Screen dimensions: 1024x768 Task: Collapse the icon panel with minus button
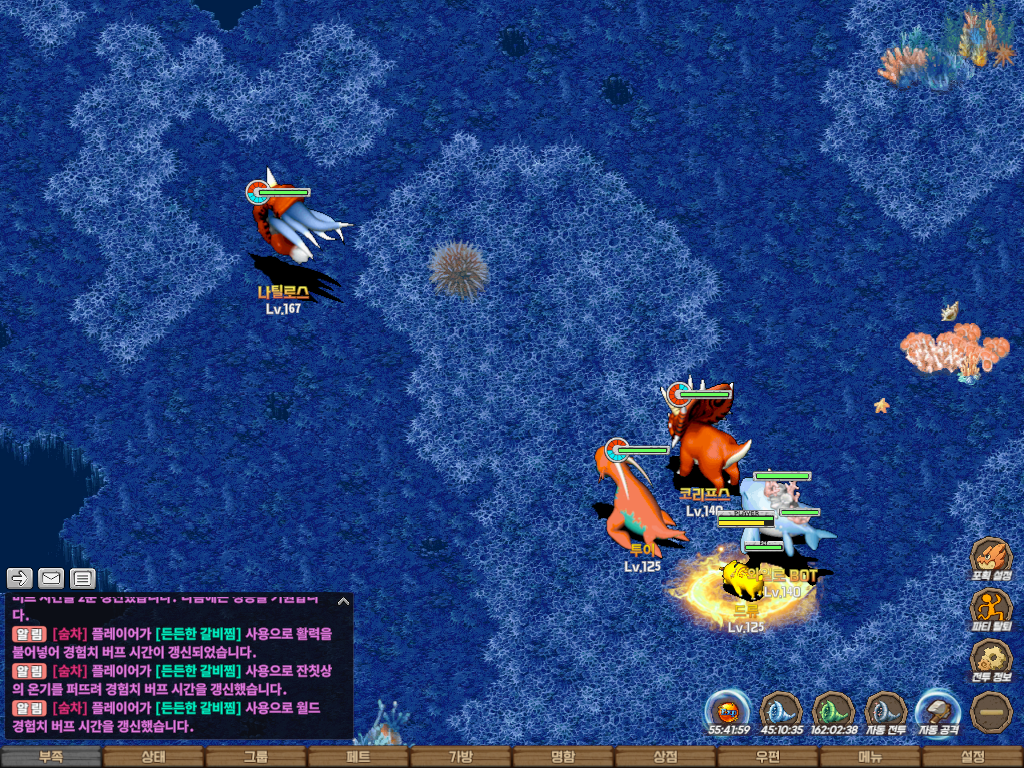[991, 711]
